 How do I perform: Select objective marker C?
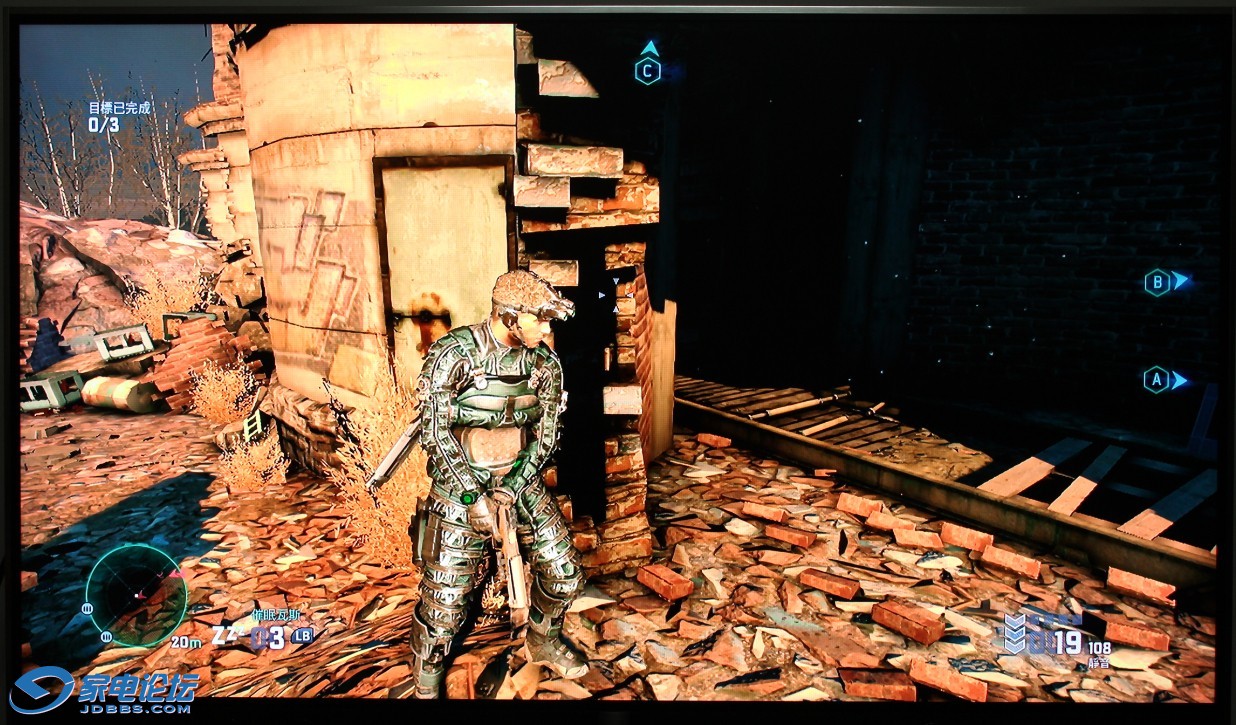click(x=648, y=70)
